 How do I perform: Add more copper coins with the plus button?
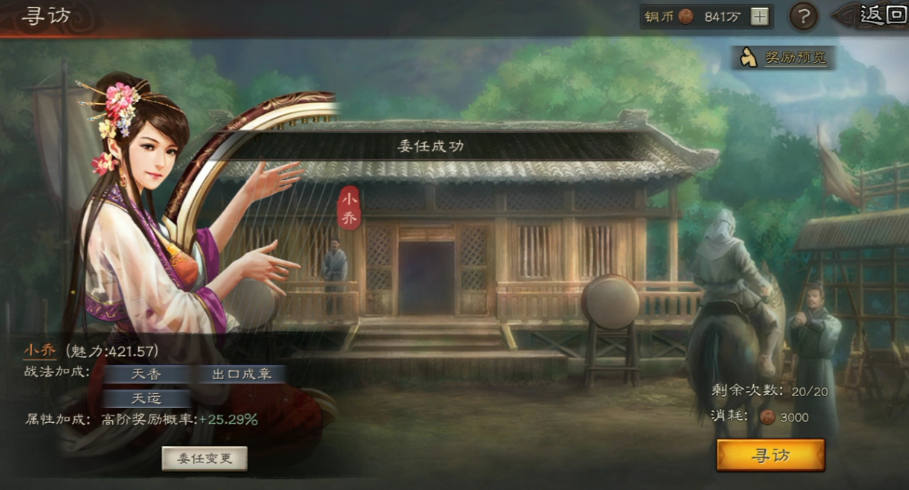click(x=760, y=16)
